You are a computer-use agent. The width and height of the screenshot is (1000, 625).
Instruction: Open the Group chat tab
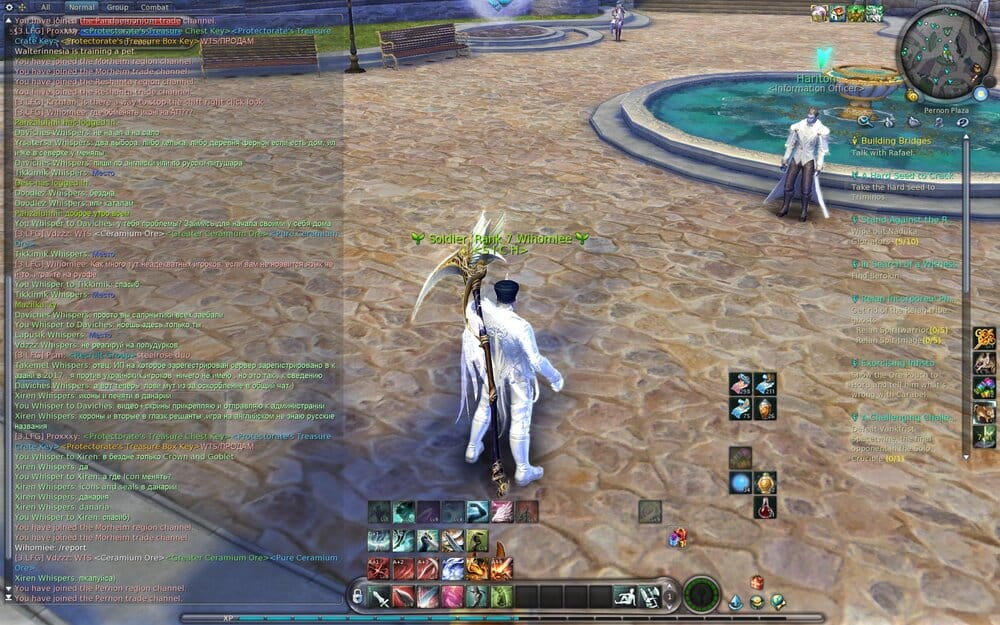(x=117, y=7)
